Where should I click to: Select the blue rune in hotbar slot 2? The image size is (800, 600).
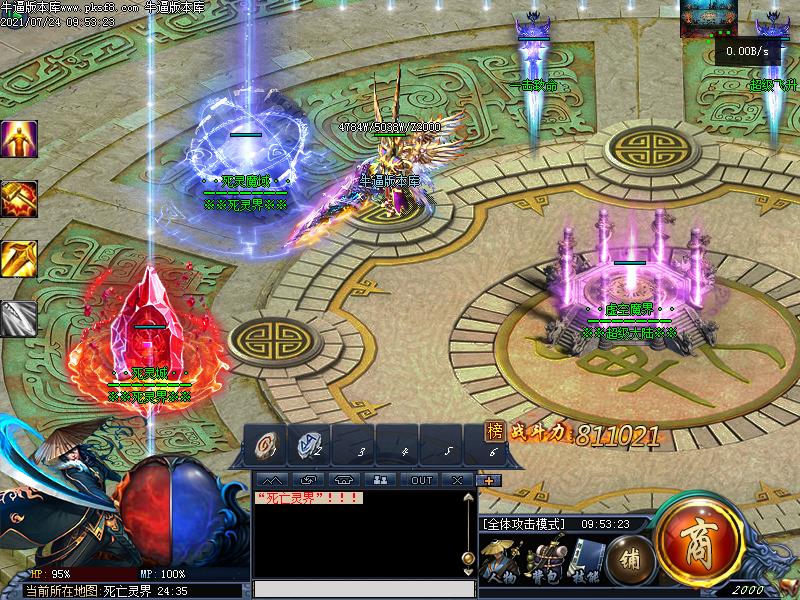(307, 446)
